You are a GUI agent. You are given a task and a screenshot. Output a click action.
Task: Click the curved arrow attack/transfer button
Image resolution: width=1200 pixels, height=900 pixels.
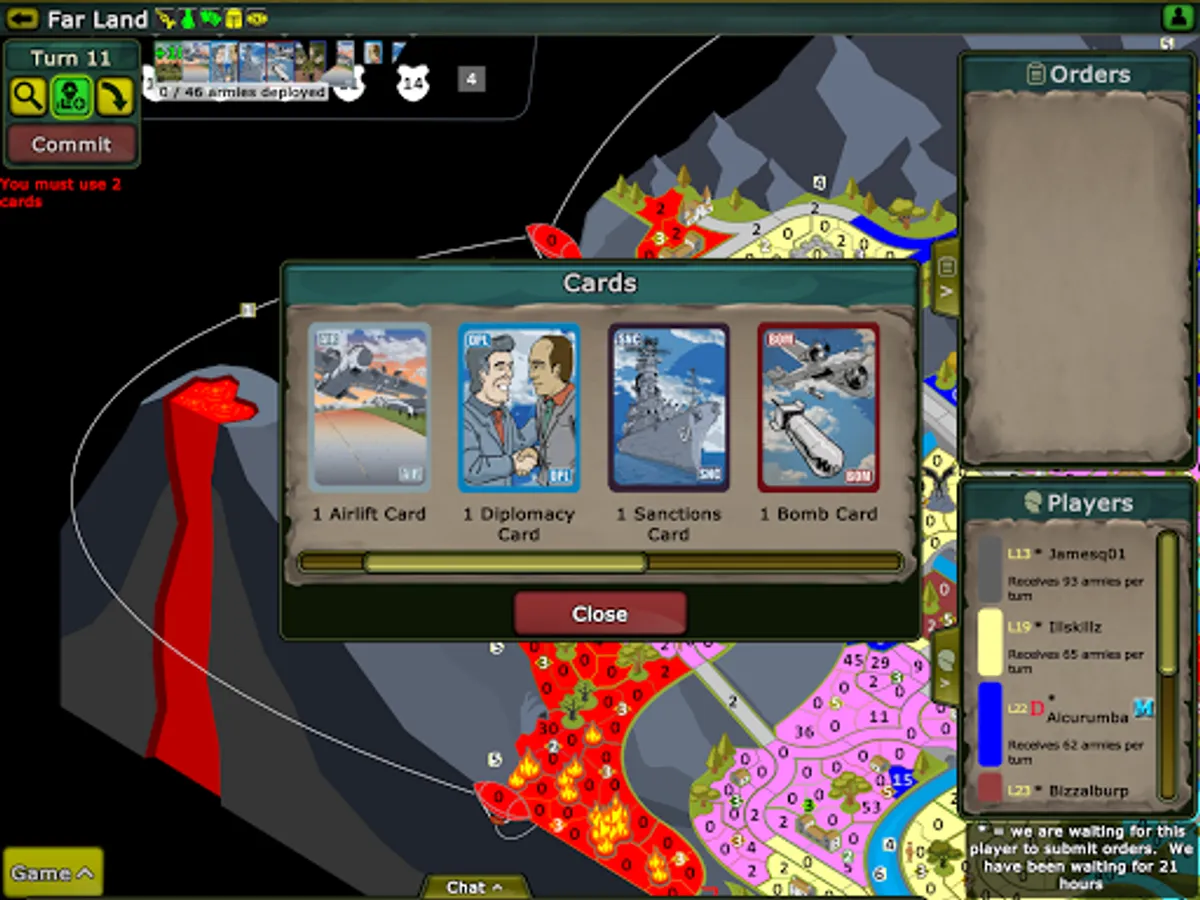tap(115, 97)
